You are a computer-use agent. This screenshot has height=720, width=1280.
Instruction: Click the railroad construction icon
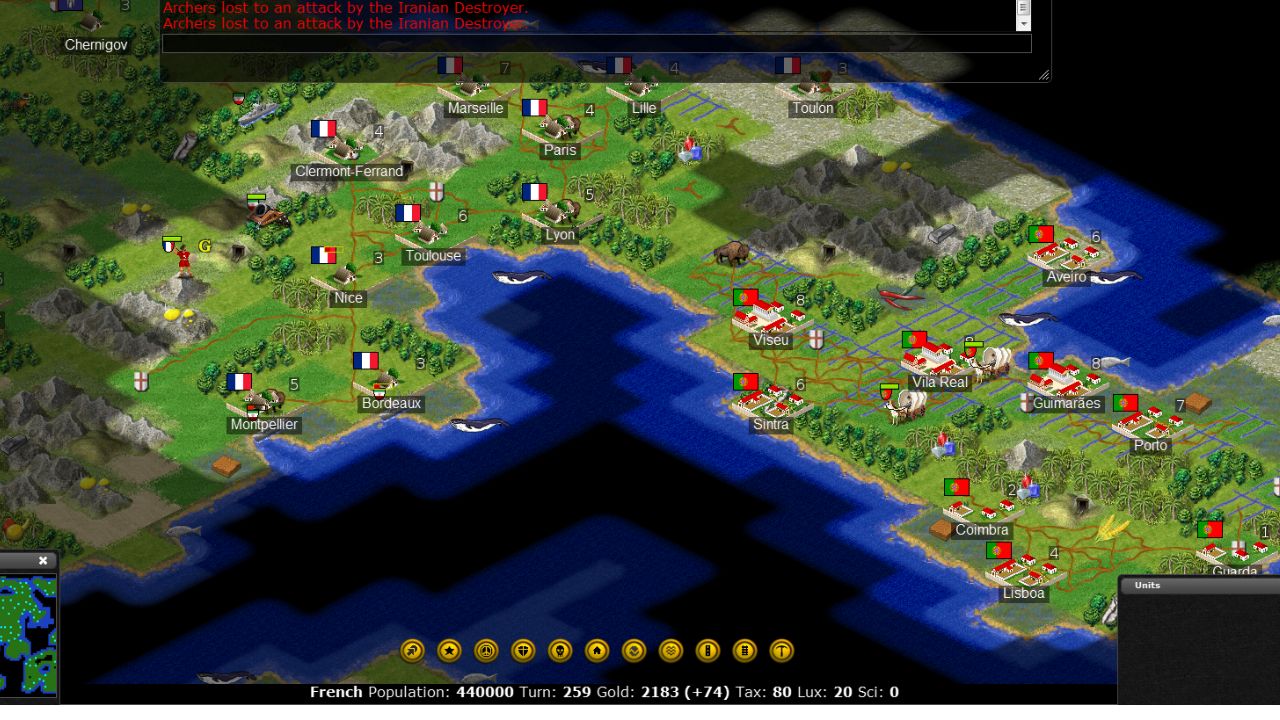pos(744,650)
